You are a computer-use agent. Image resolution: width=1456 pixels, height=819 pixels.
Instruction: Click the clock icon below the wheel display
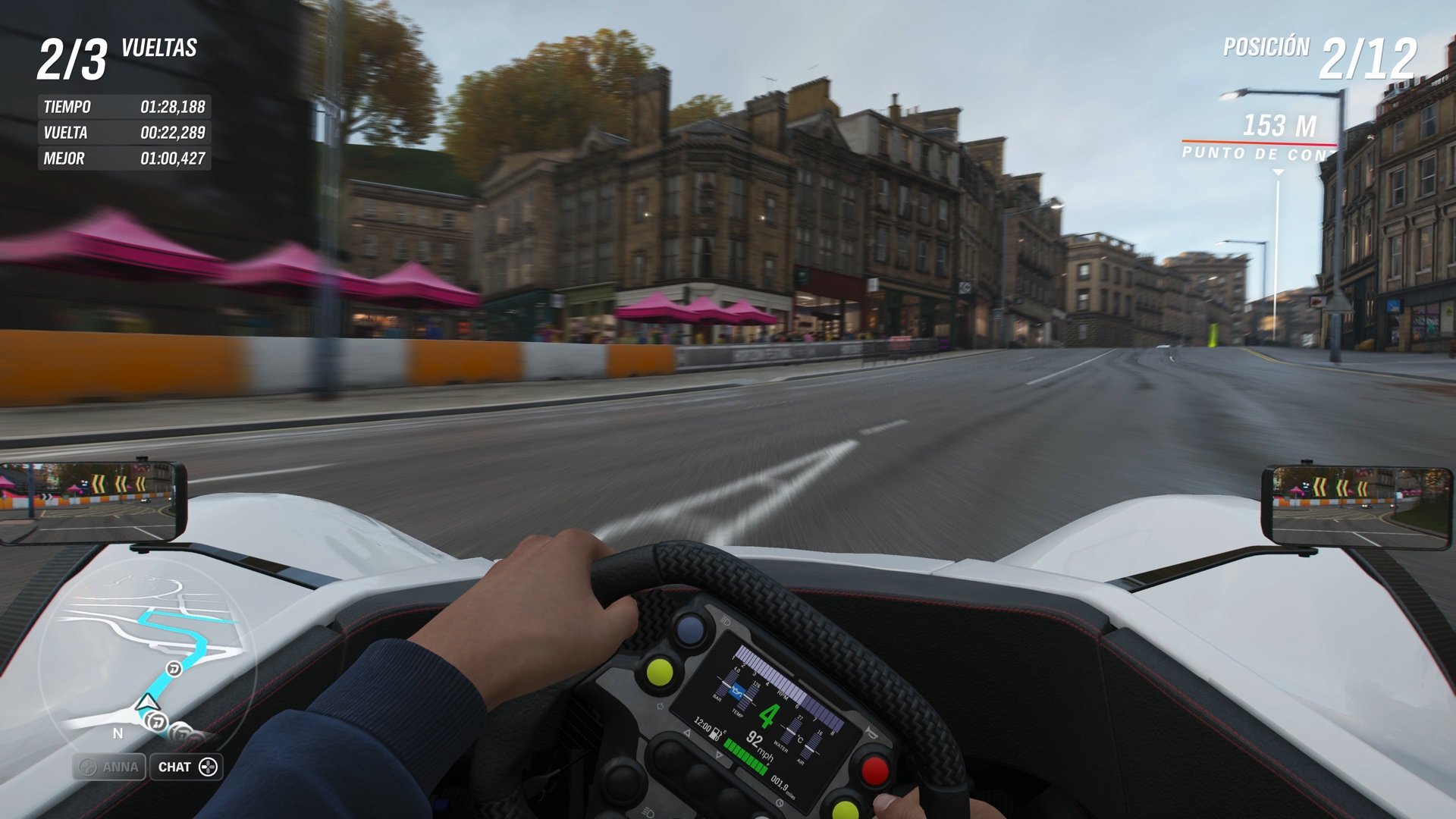point(780,803)
